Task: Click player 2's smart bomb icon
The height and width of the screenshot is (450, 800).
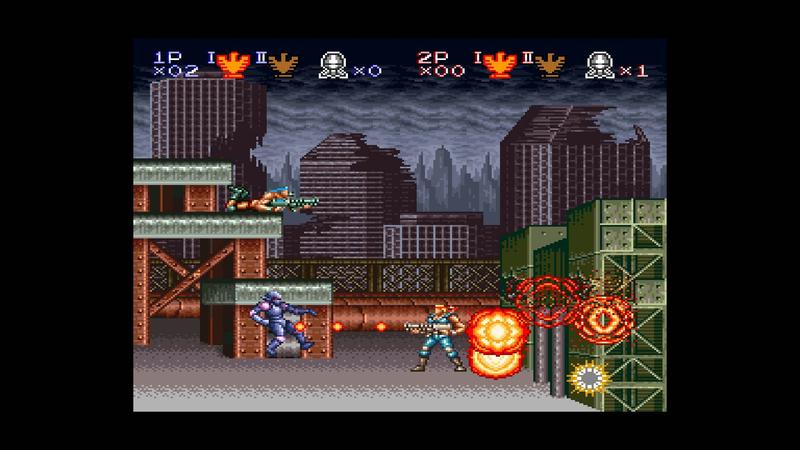Action: 599,66
